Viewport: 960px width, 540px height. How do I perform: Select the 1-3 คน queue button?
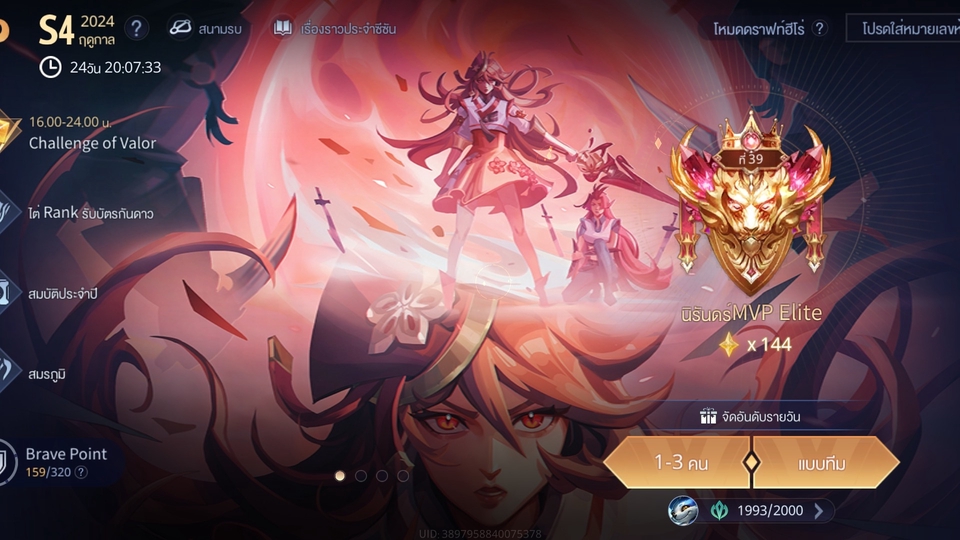point(677,462)
